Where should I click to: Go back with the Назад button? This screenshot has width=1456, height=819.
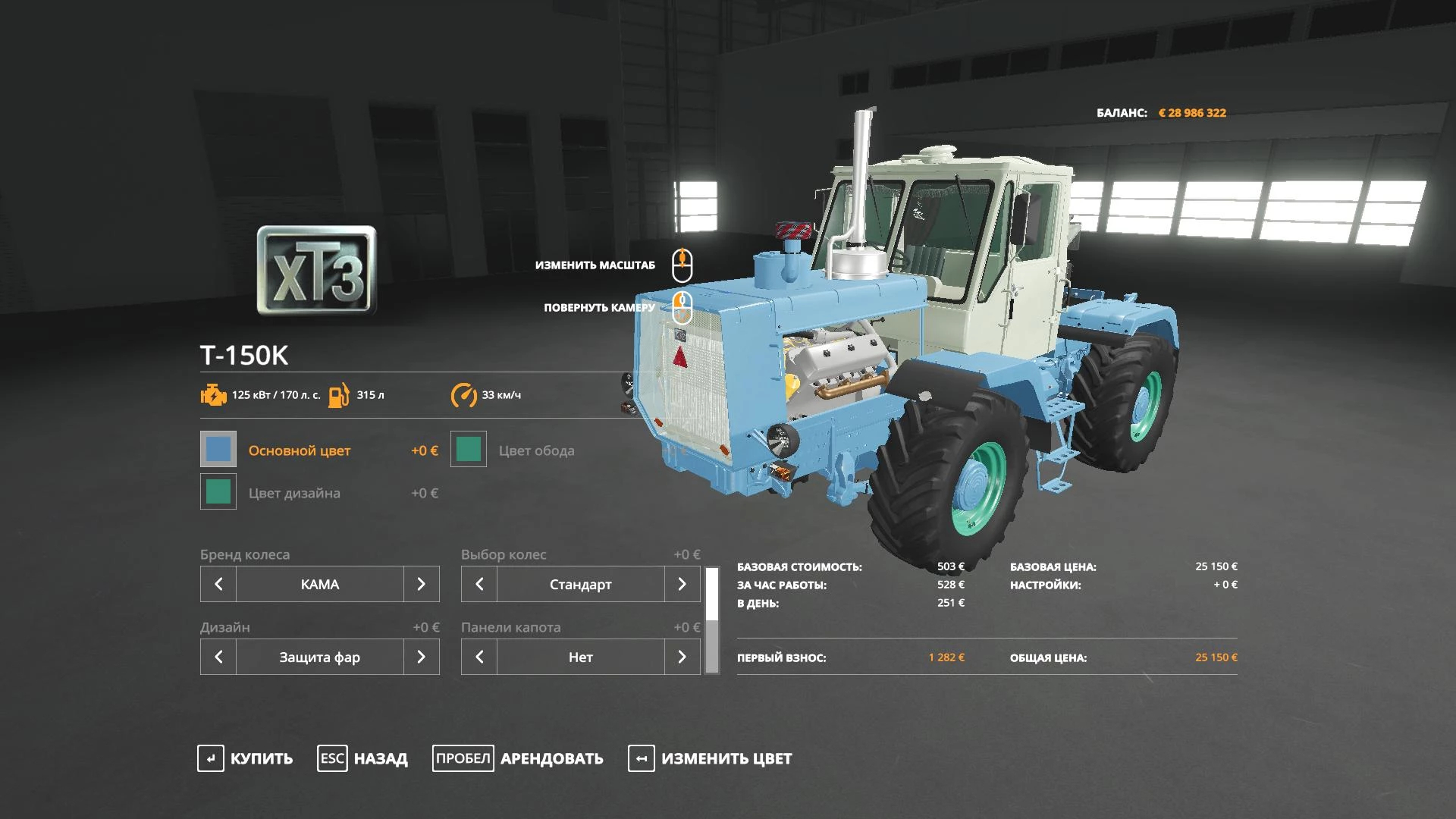point(362,758)
